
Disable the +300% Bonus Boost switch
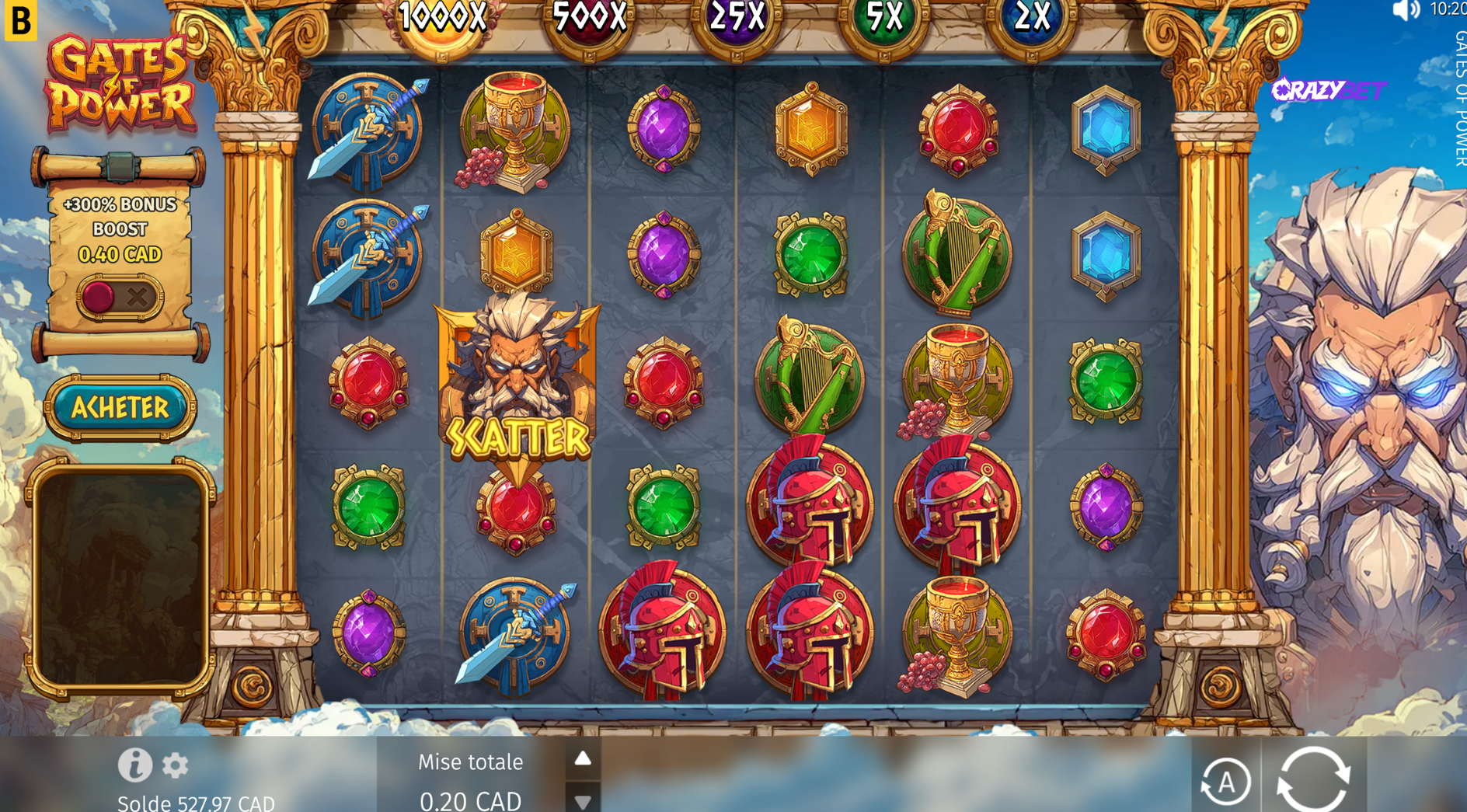[x=99, y=295]
